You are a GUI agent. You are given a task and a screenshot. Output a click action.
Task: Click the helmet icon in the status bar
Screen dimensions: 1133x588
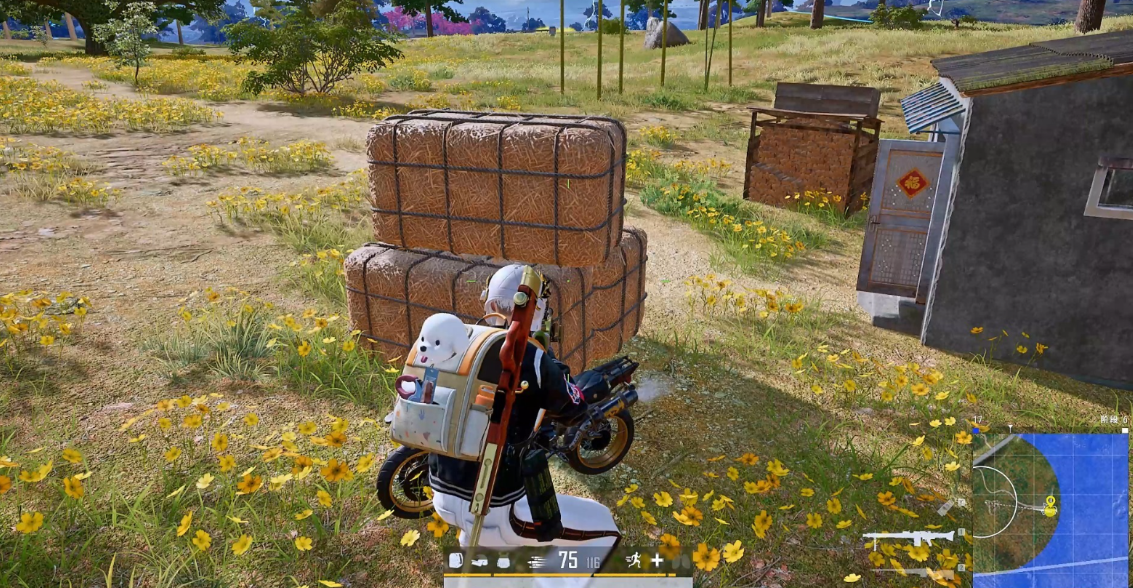click(478, 561)
